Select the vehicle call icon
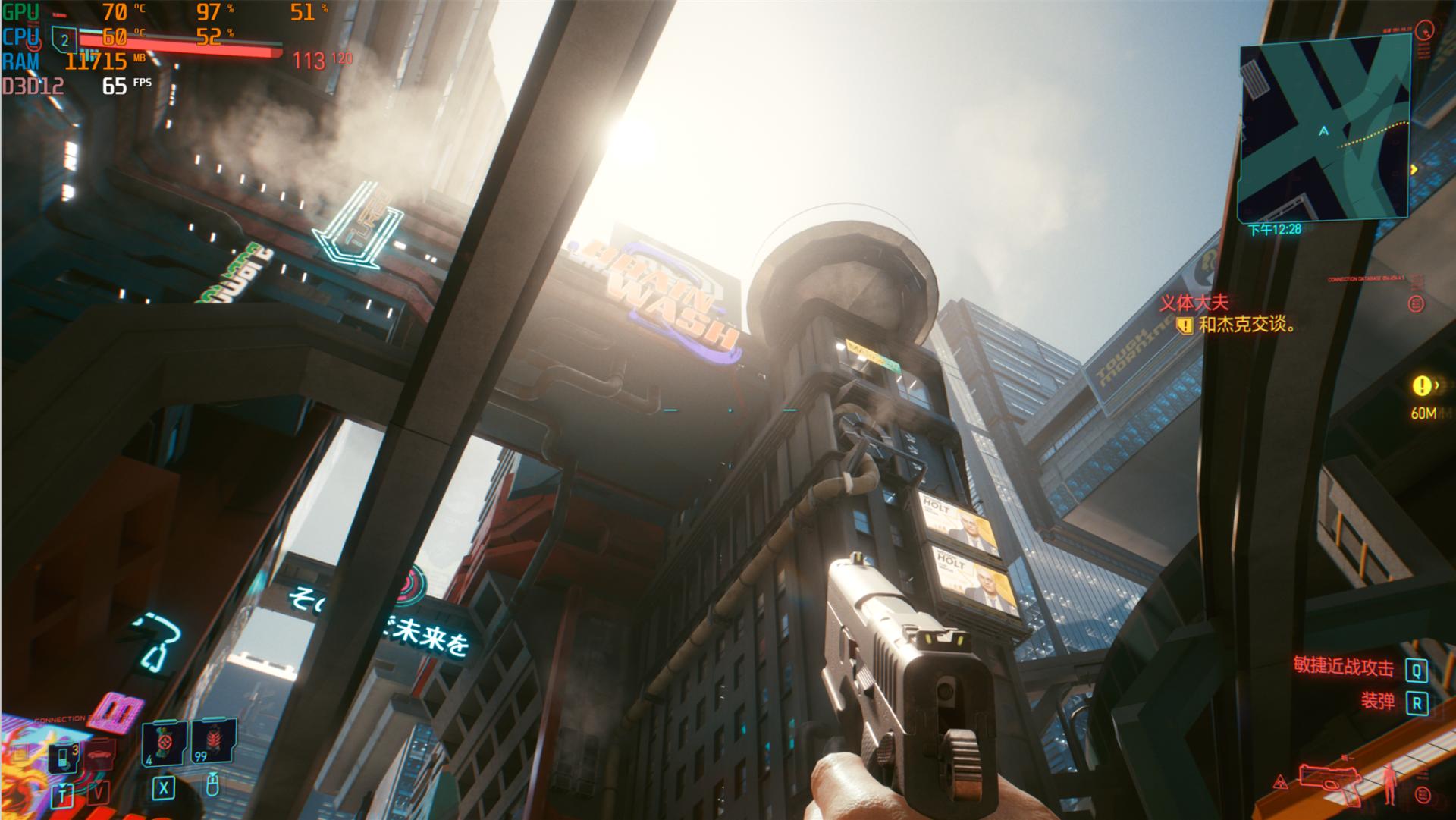This screenshot has width=1456, height=820. point(98,755)
